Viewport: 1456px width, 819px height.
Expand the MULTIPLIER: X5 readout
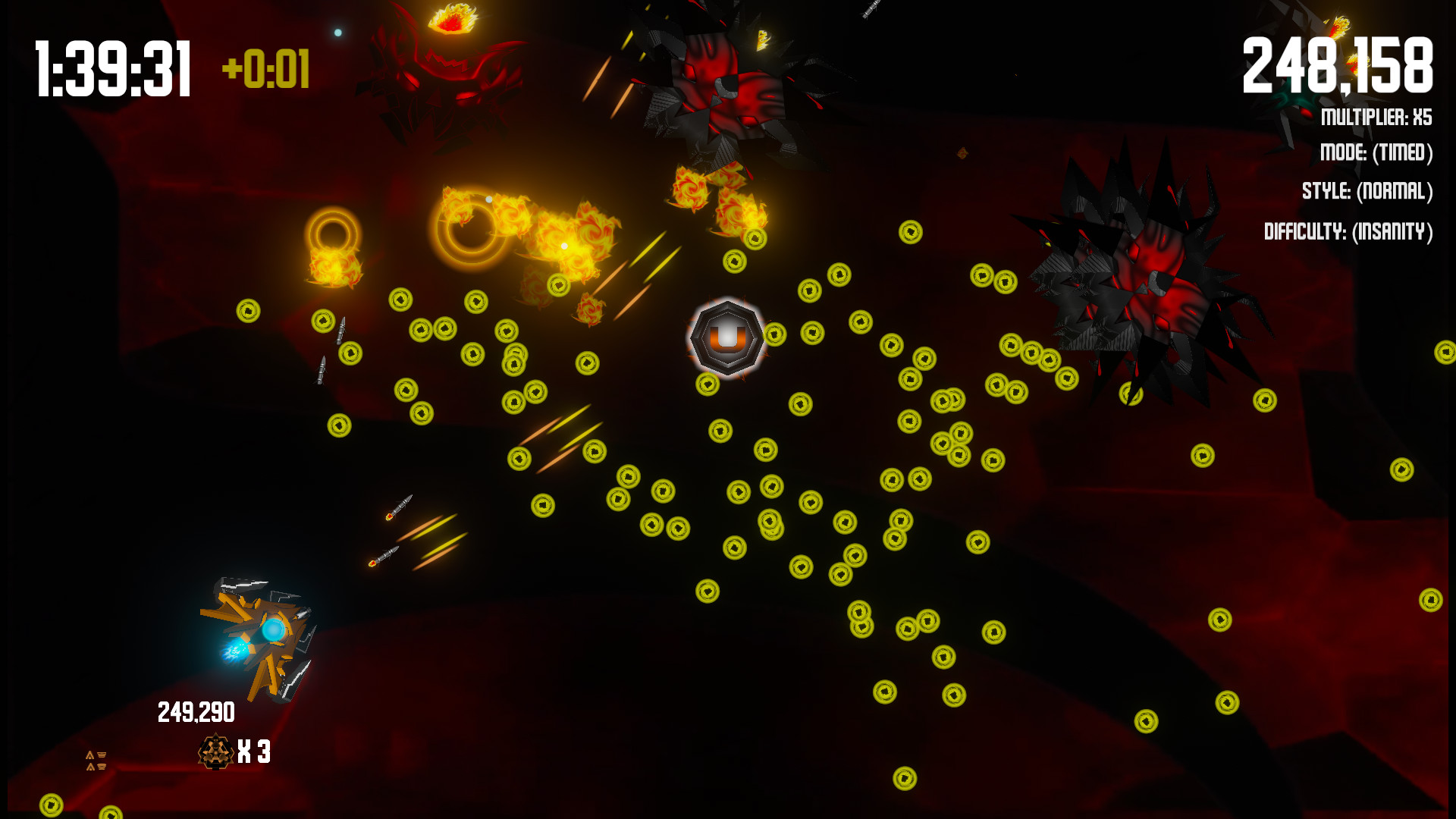(x=1375, y=115)
